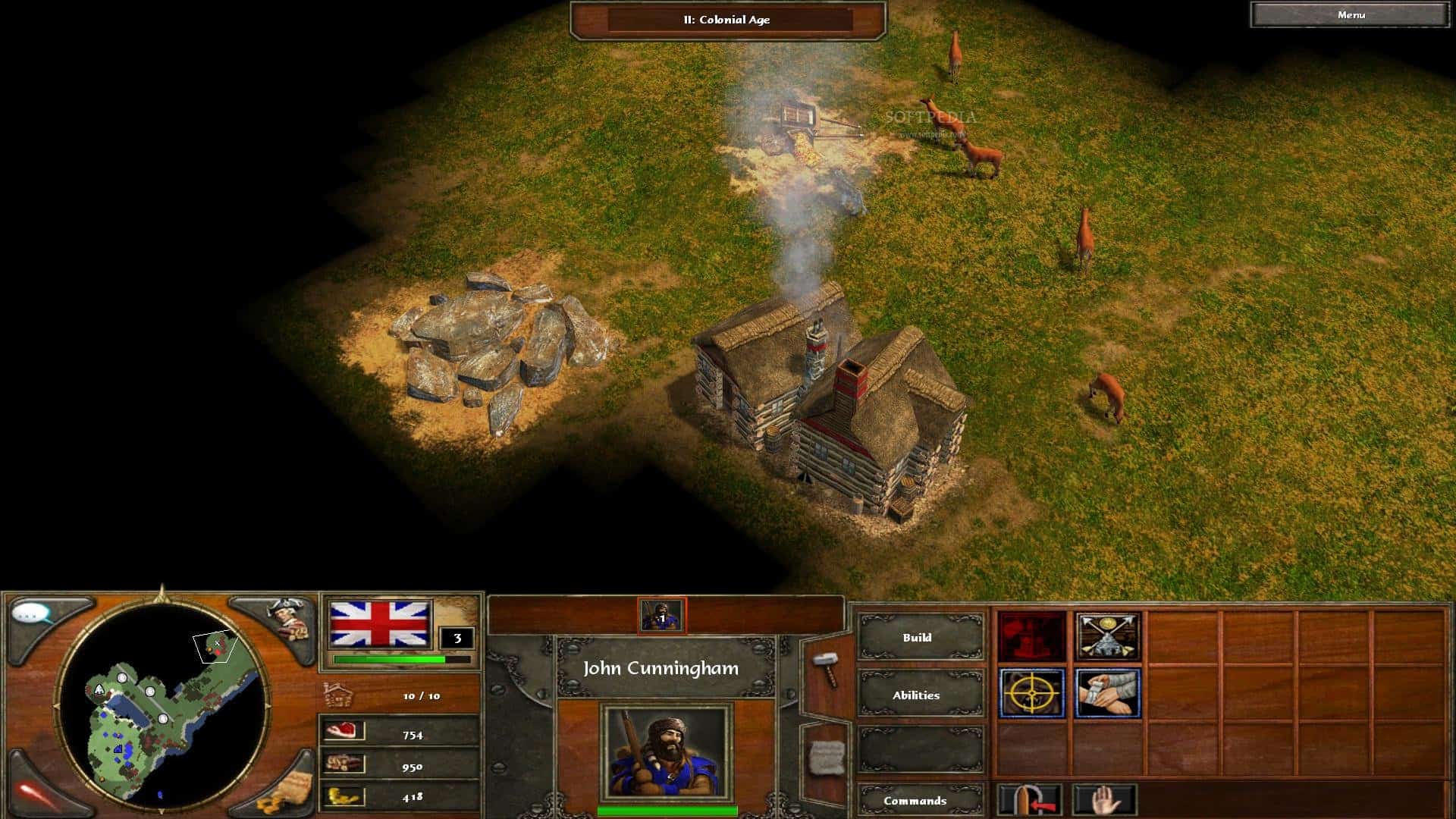
Task: Expand the Build panel section
Action: [x=918, y=638]
